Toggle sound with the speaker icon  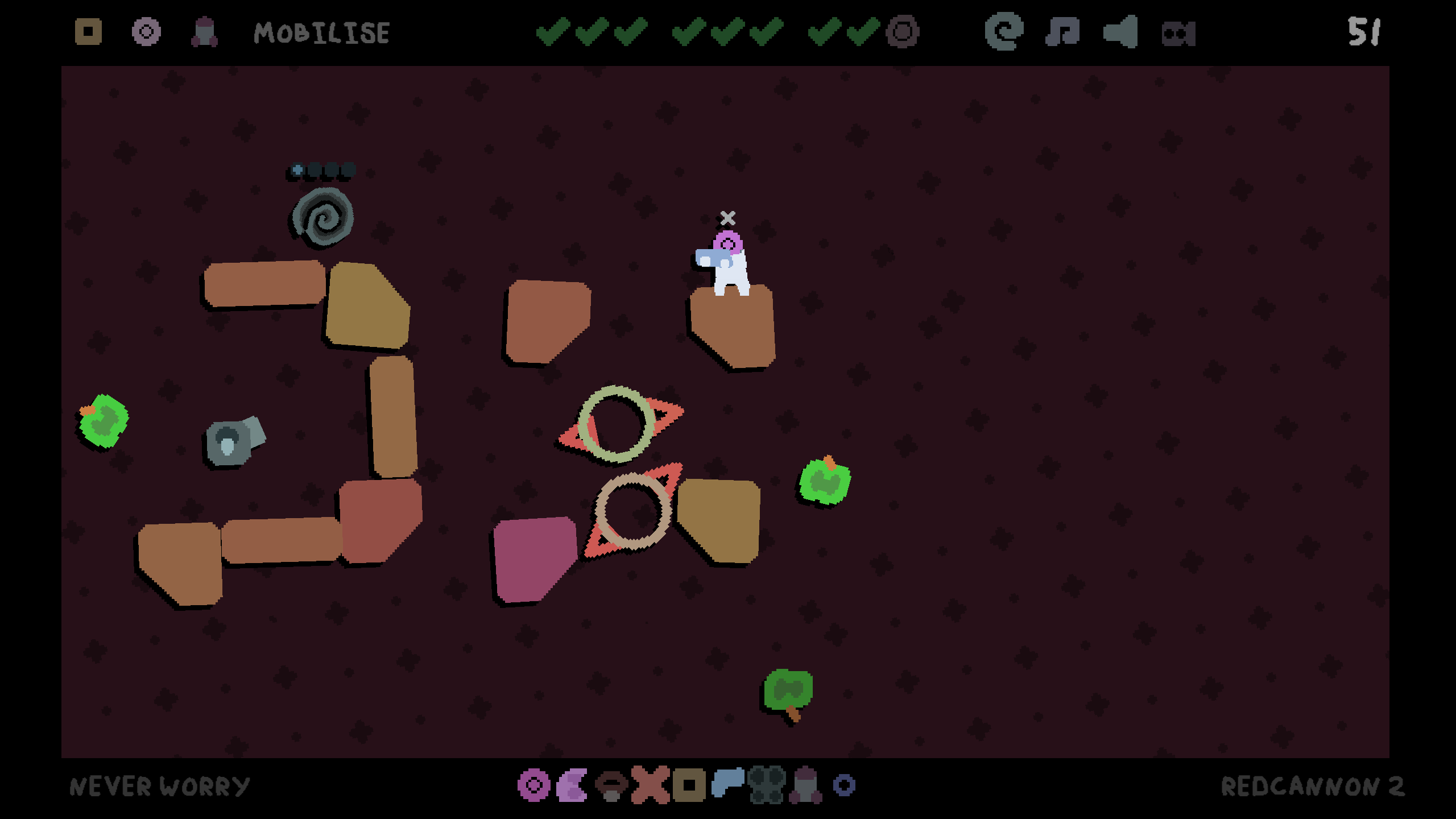tap(1120, 32)
